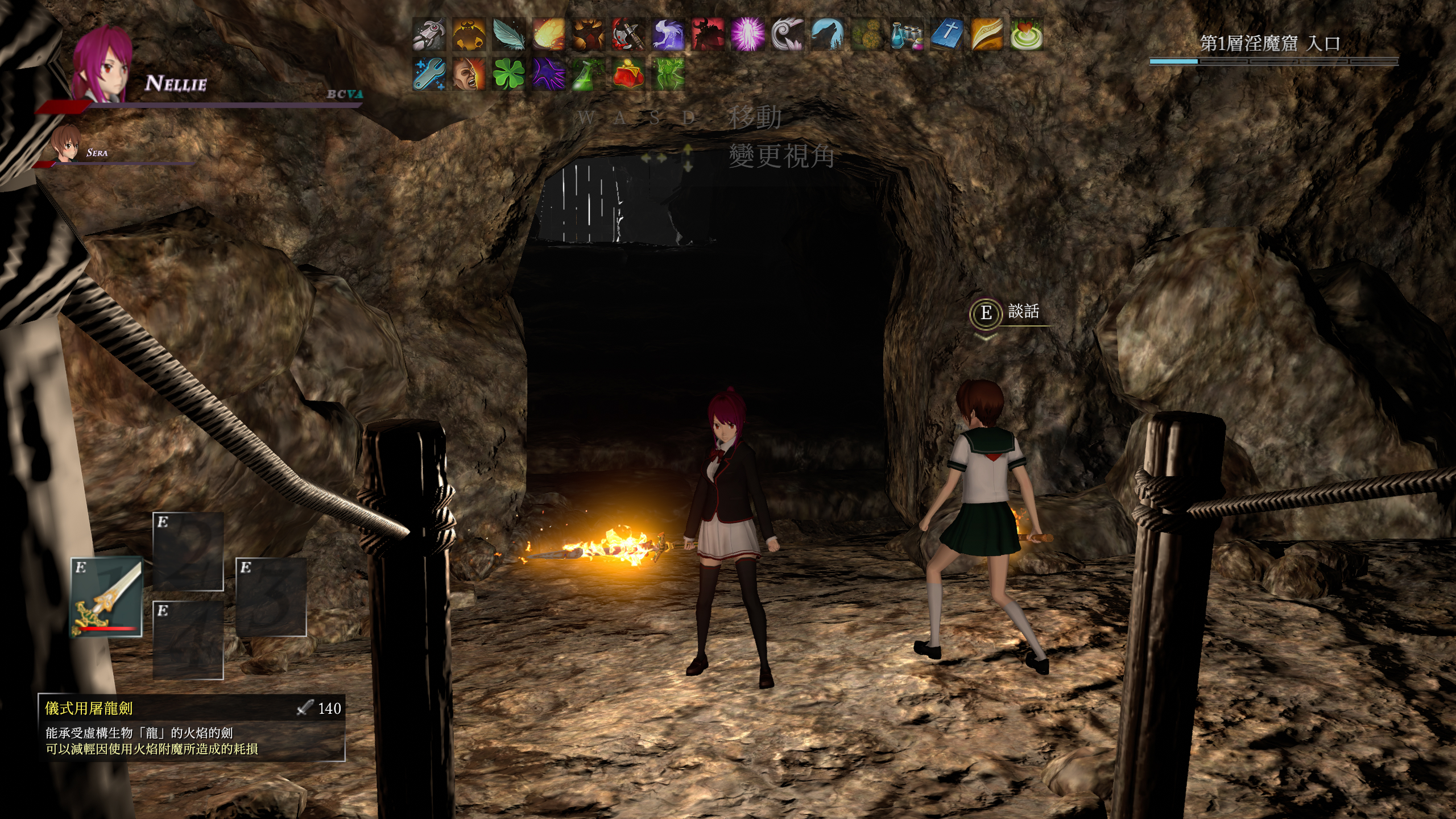1456x819 pixels.
Task: Inspect the green poison flask icon
Action: (589, 74)
